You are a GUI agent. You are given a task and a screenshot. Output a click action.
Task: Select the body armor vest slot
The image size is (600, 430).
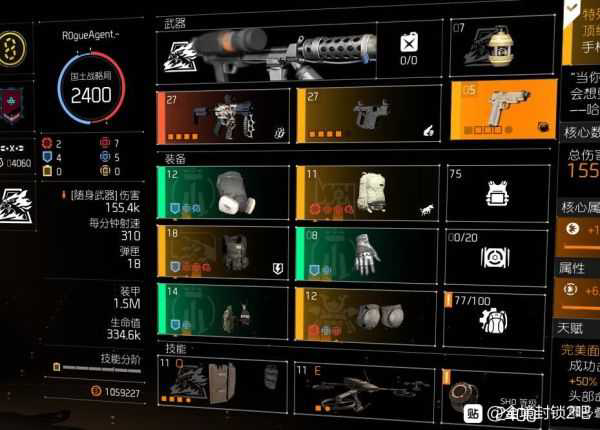coord(222,251)
